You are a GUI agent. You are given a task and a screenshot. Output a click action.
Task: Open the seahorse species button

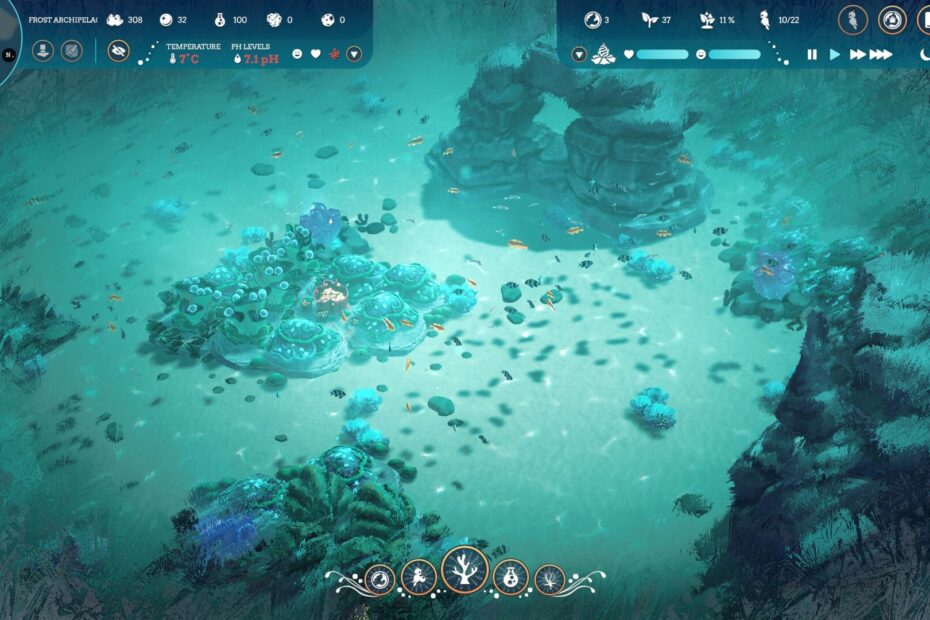click(853, 20)
